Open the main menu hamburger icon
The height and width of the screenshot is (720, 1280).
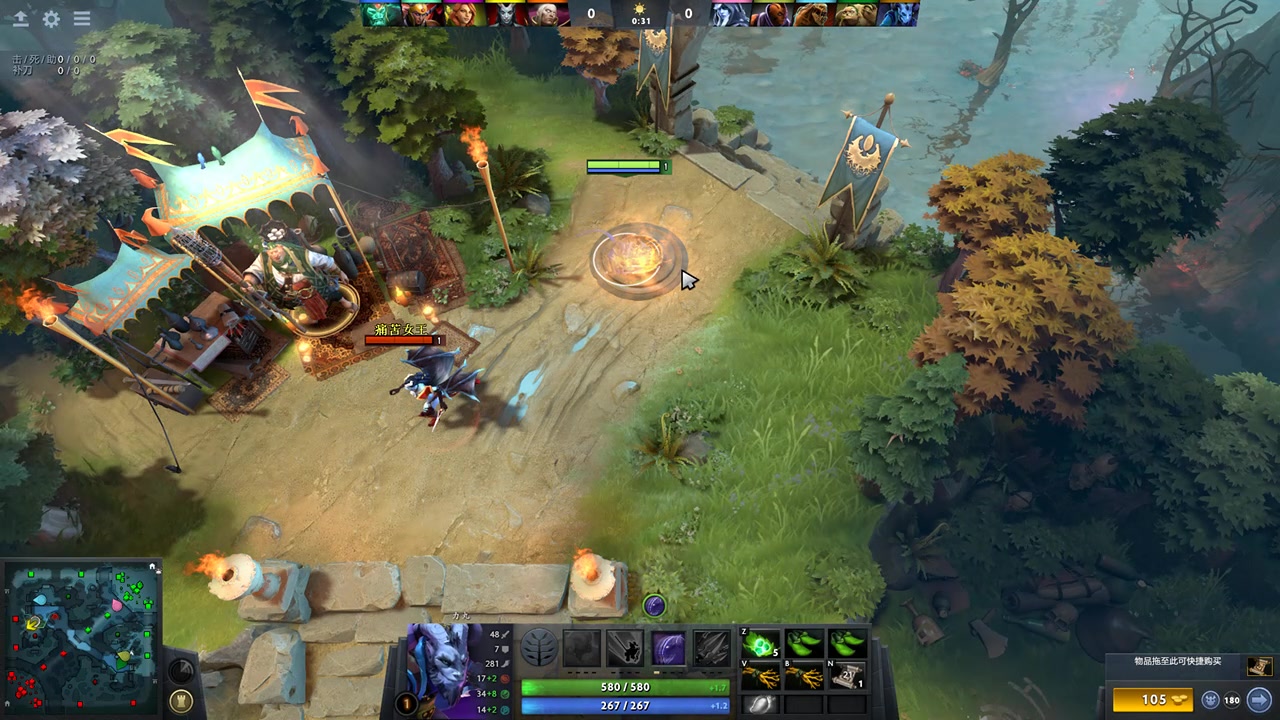pos(81,19)
